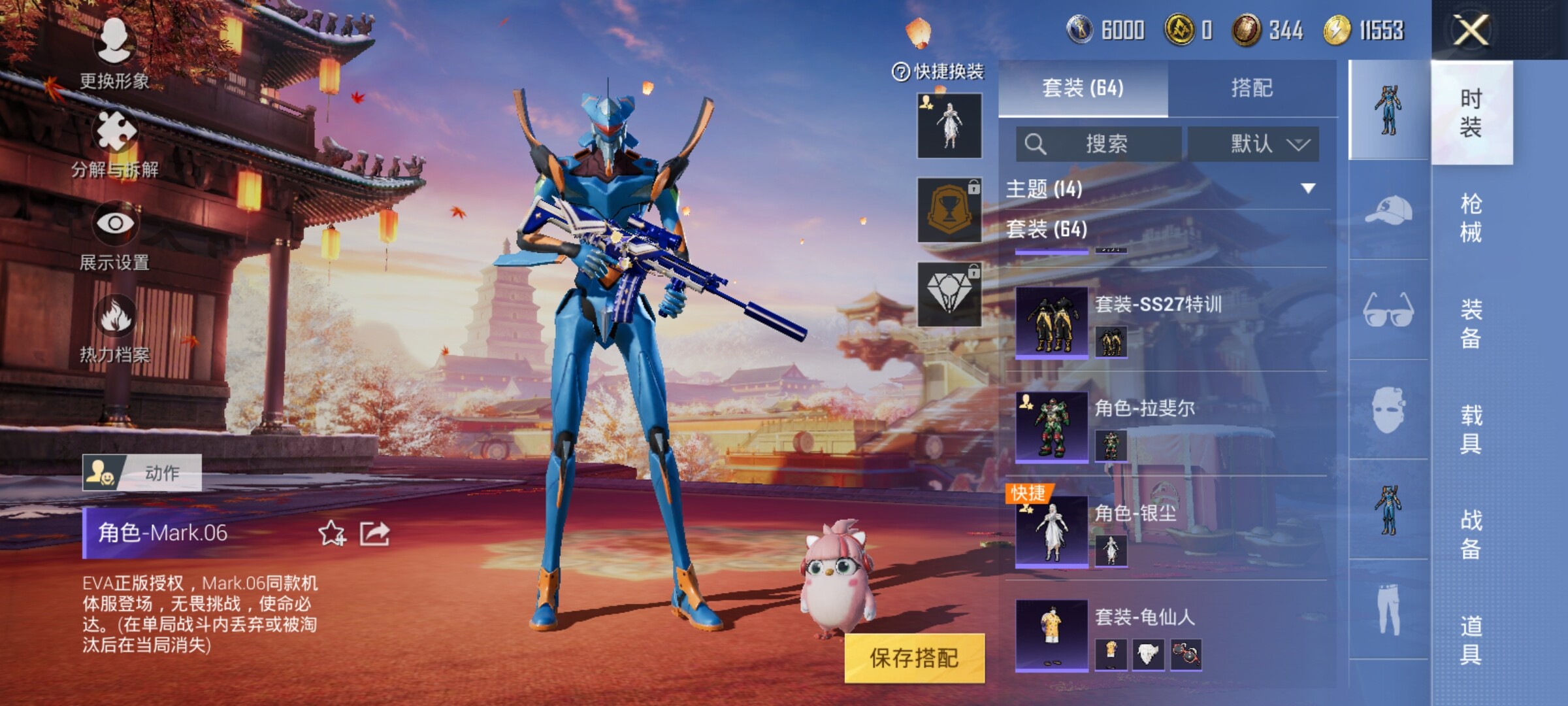Switch to the 枪械 firearms category
The image size is (1568, 706).
pyautogui.click(x=1471, y=218)
